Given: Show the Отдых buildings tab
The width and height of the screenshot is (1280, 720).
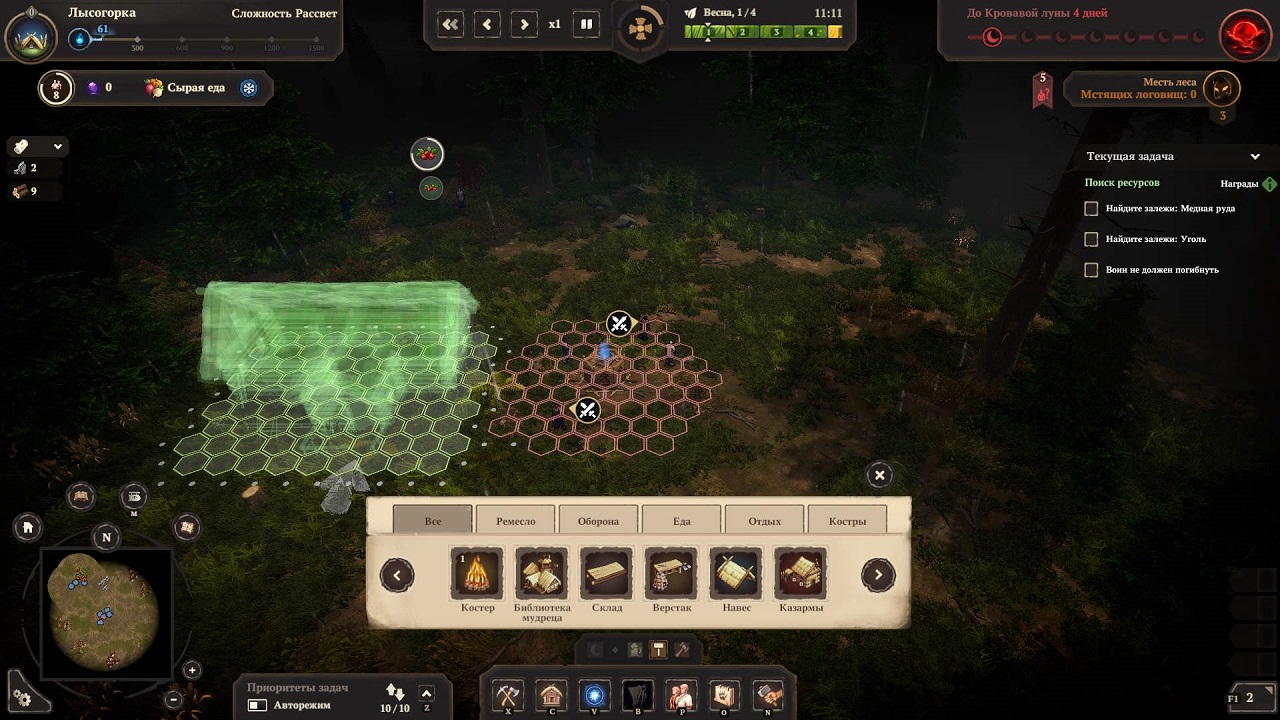Looking at the screenshot, I should [764, 521].
